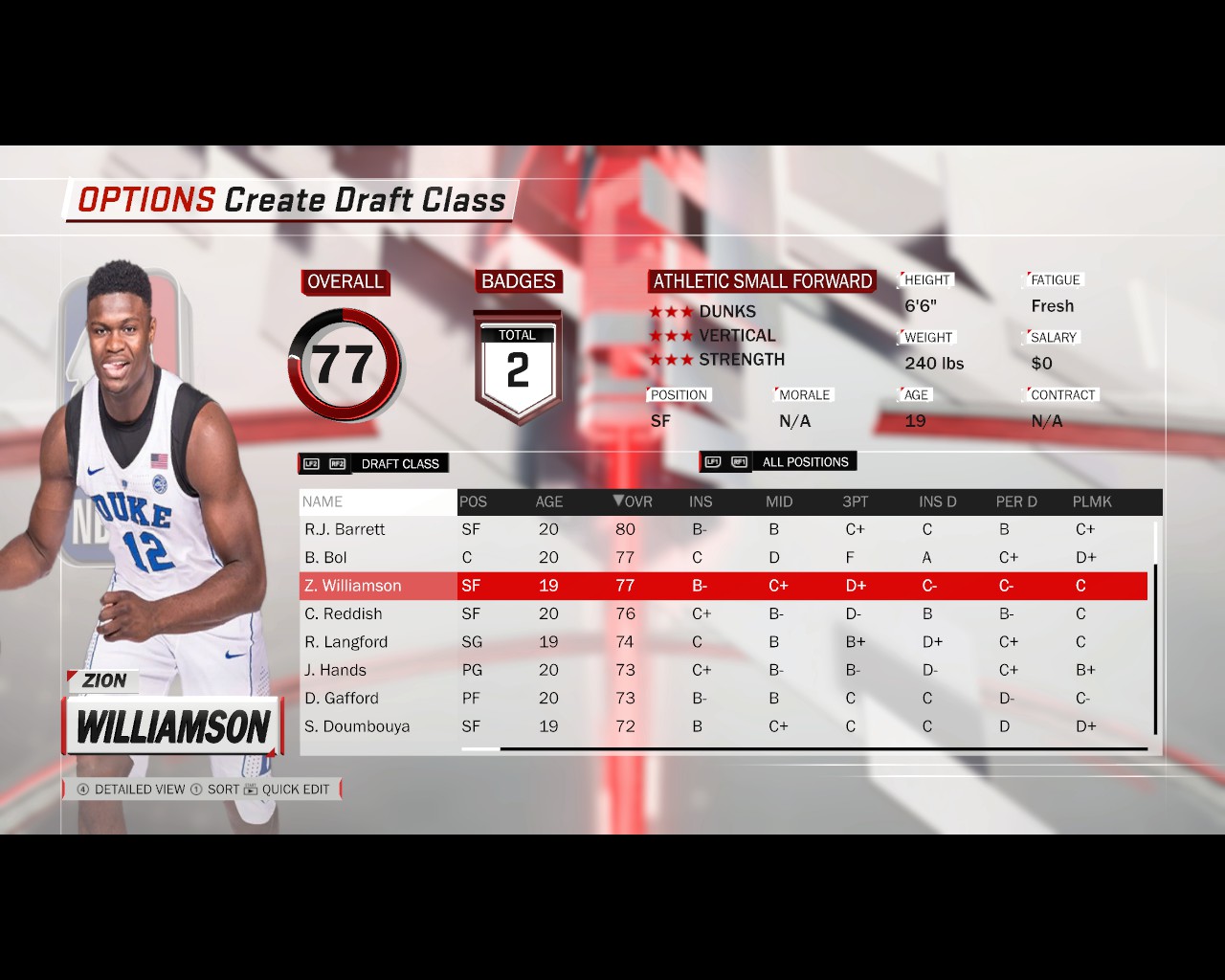Image resolution: width=1225 pixels, height=980 pixels.
Task: Sort by the AGE column header
Action: tap(548, 501)
